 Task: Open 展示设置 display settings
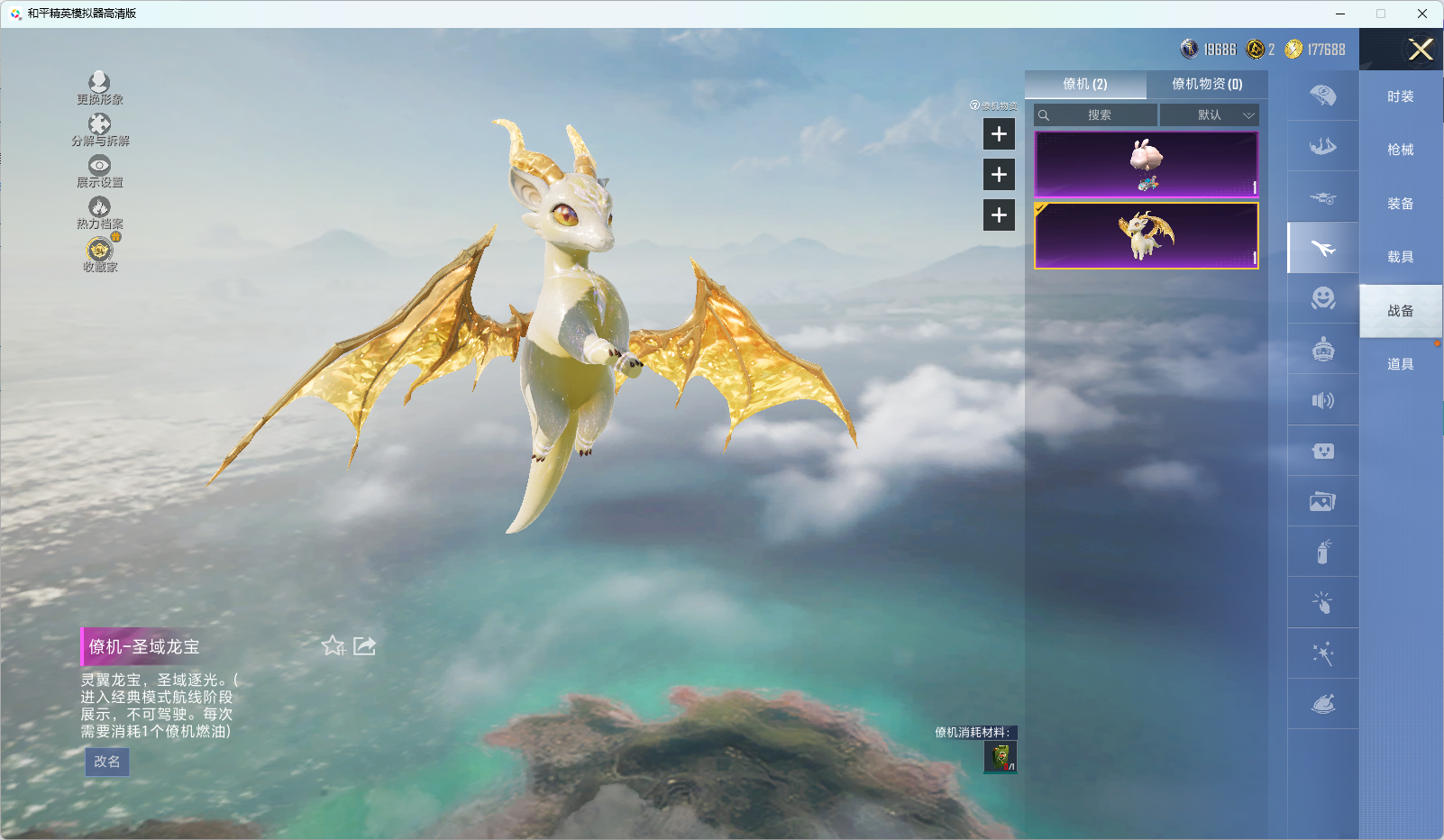click(99, 171)
